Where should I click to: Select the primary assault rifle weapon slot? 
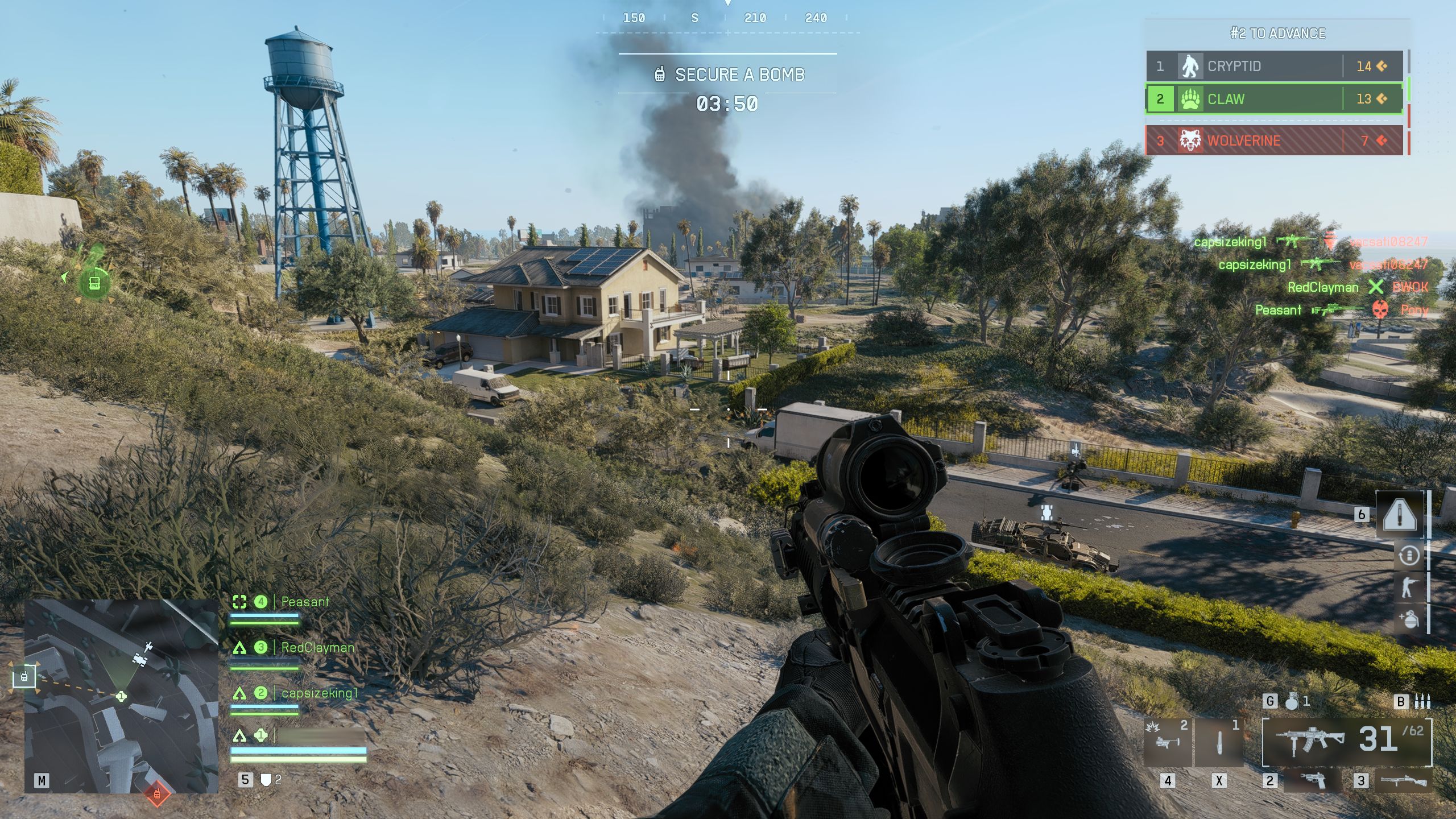click(x=1346, y=741)
